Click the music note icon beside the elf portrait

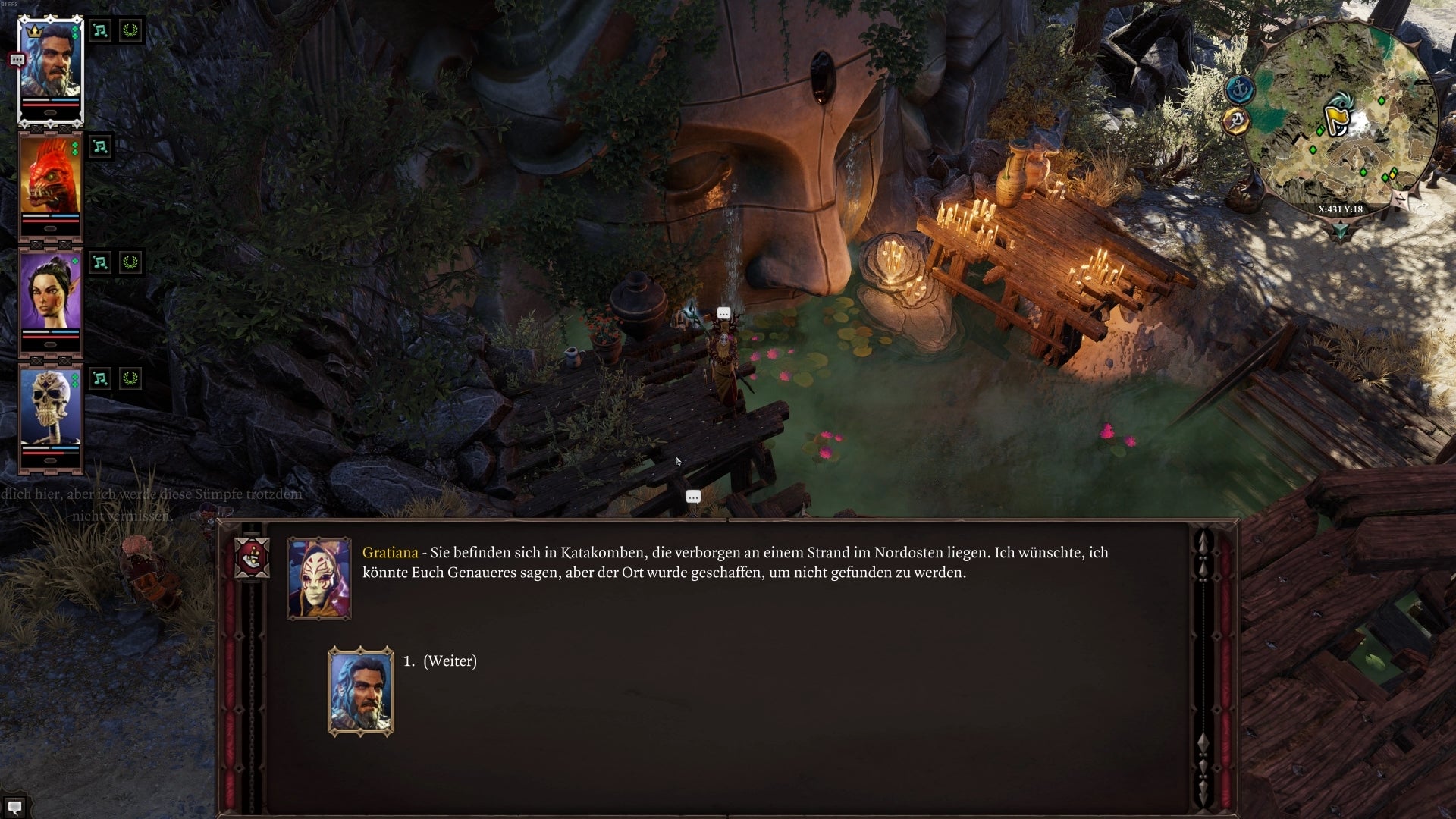coord(102,261)
